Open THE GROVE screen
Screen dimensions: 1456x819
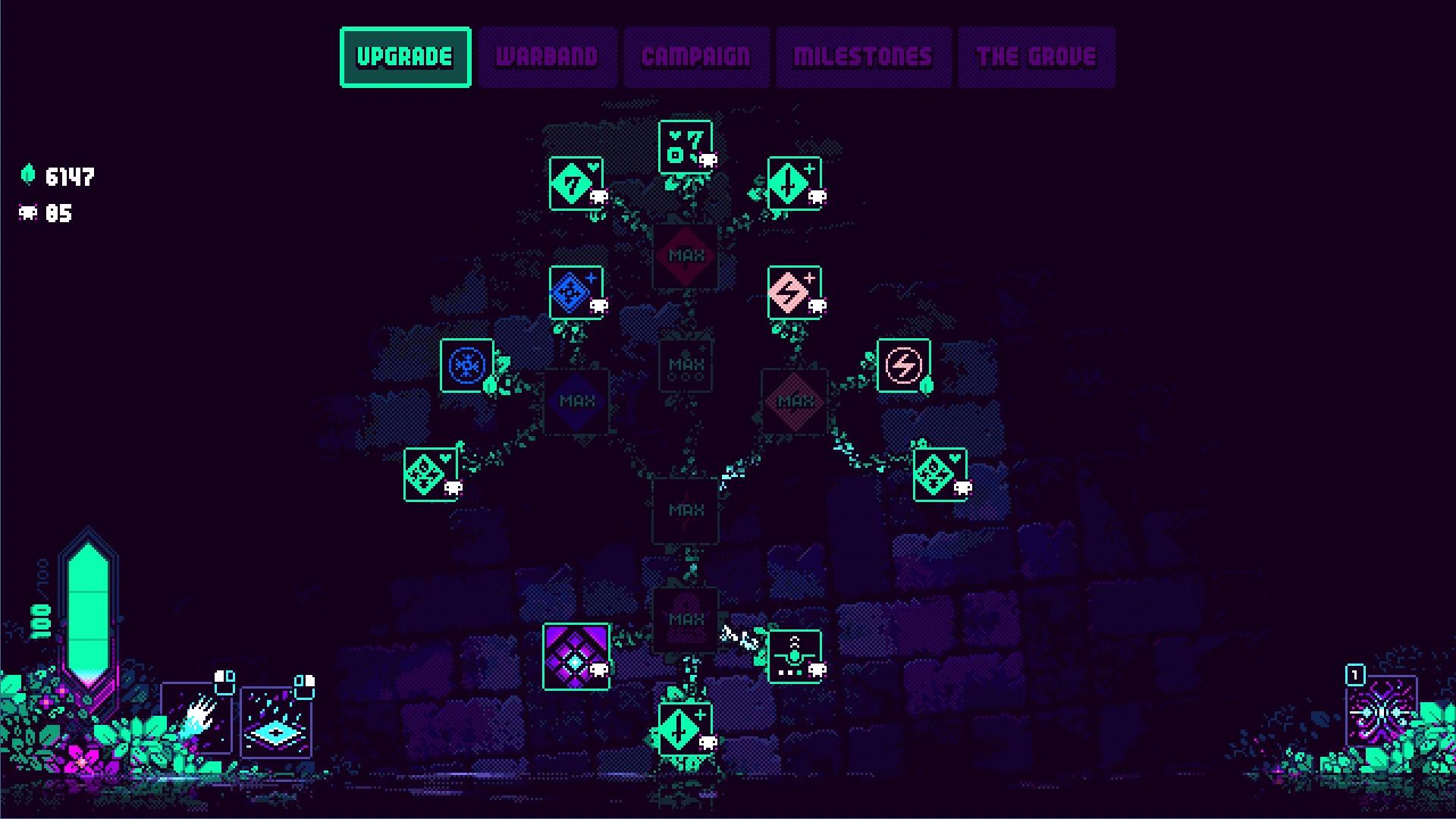tap(1036, 55)
